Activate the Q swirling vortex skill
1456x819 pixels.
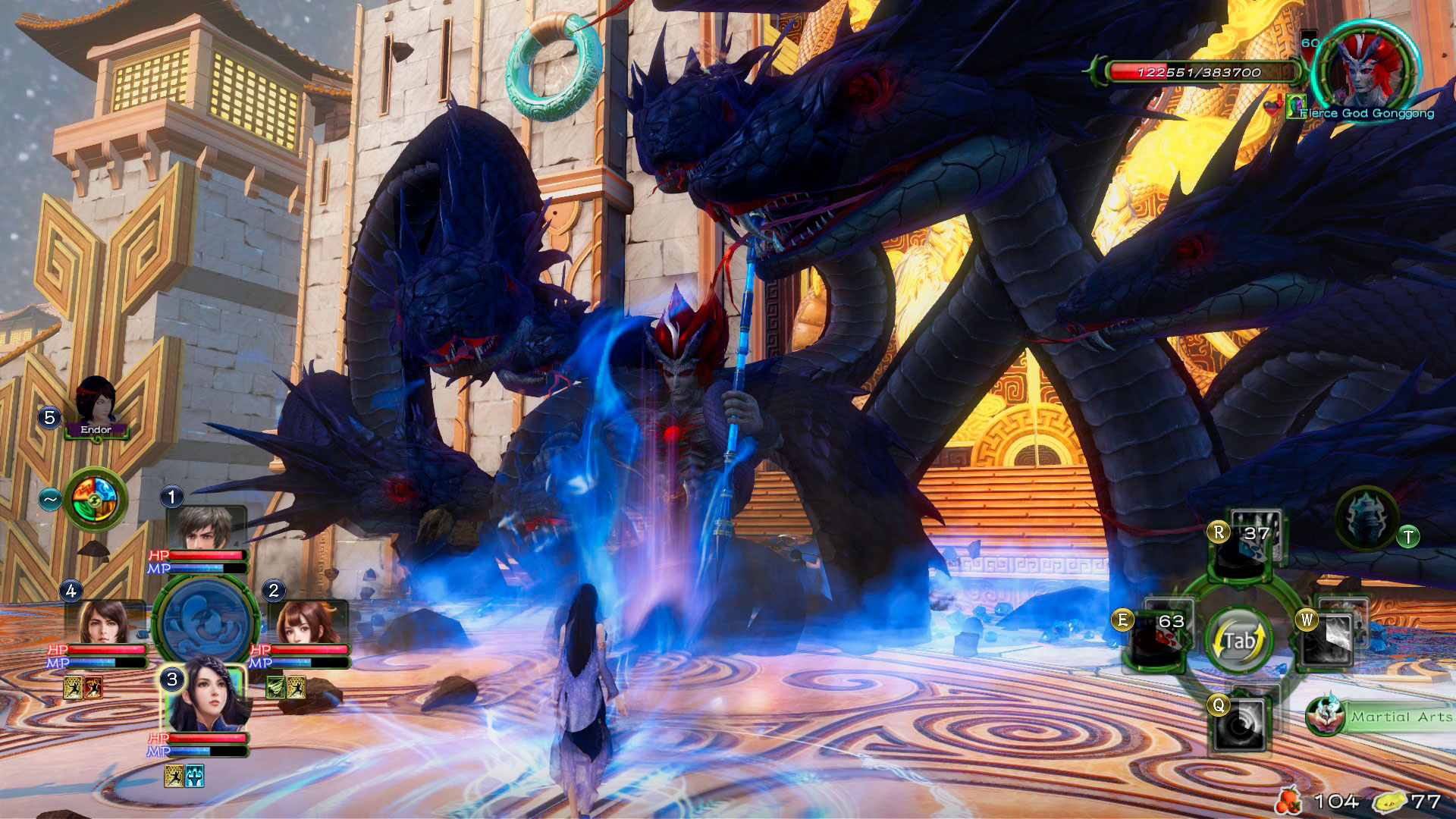[1241, 723]
